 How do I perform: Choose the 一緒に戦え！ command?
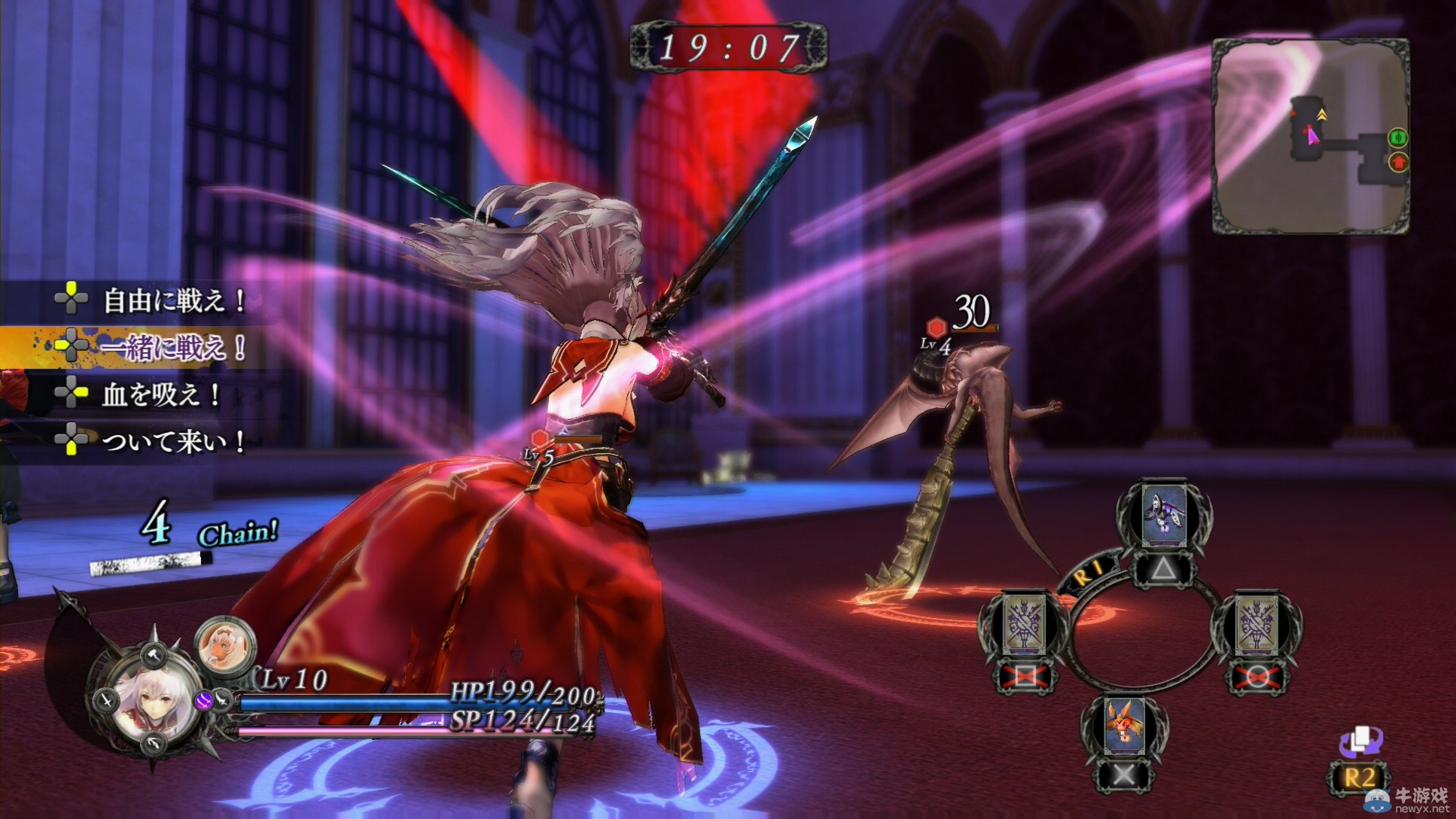[174, 348]
